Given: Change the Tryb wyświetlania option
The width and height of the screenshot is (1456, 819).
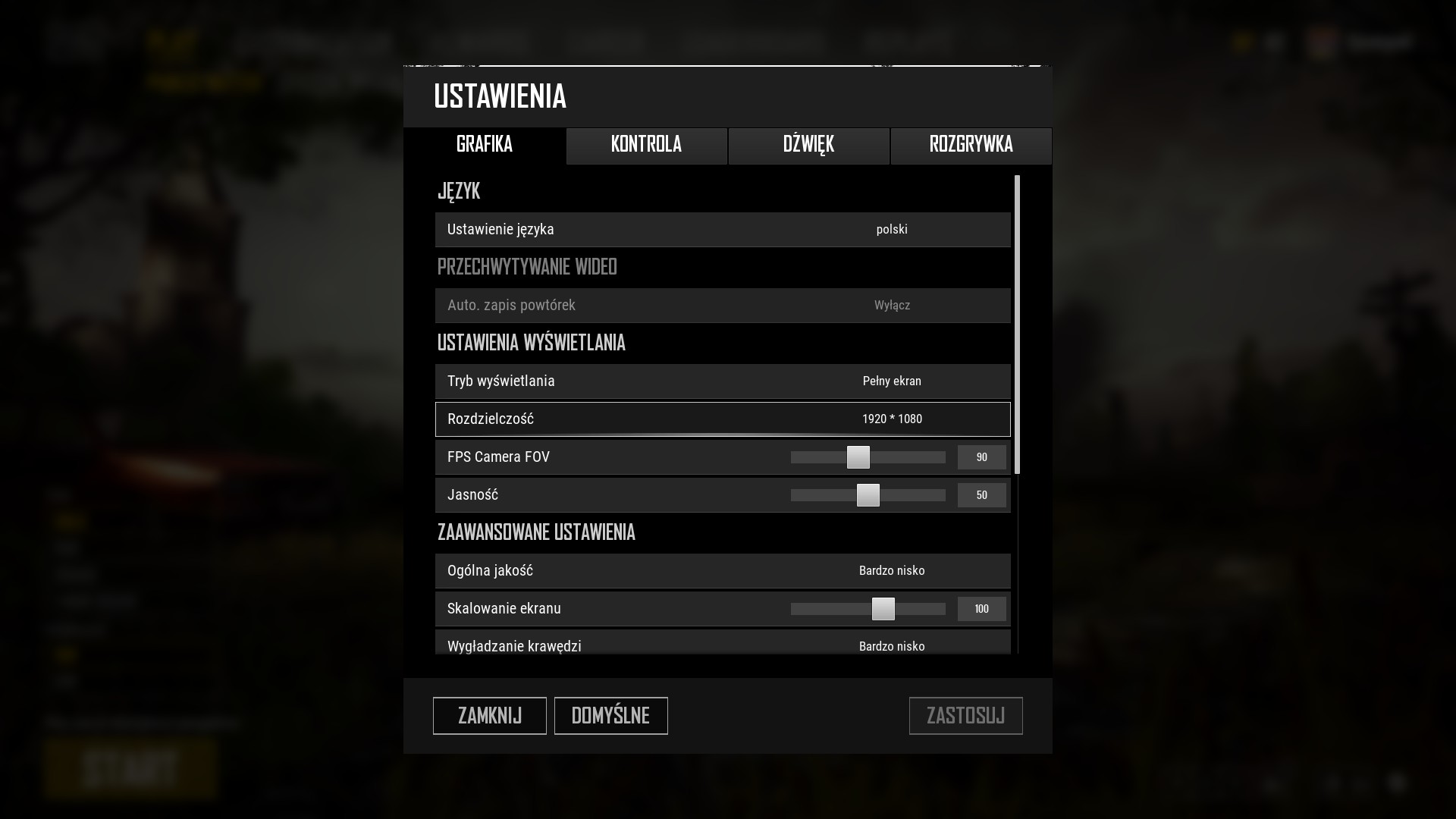Looking at the screenshot, I should 892,381.
